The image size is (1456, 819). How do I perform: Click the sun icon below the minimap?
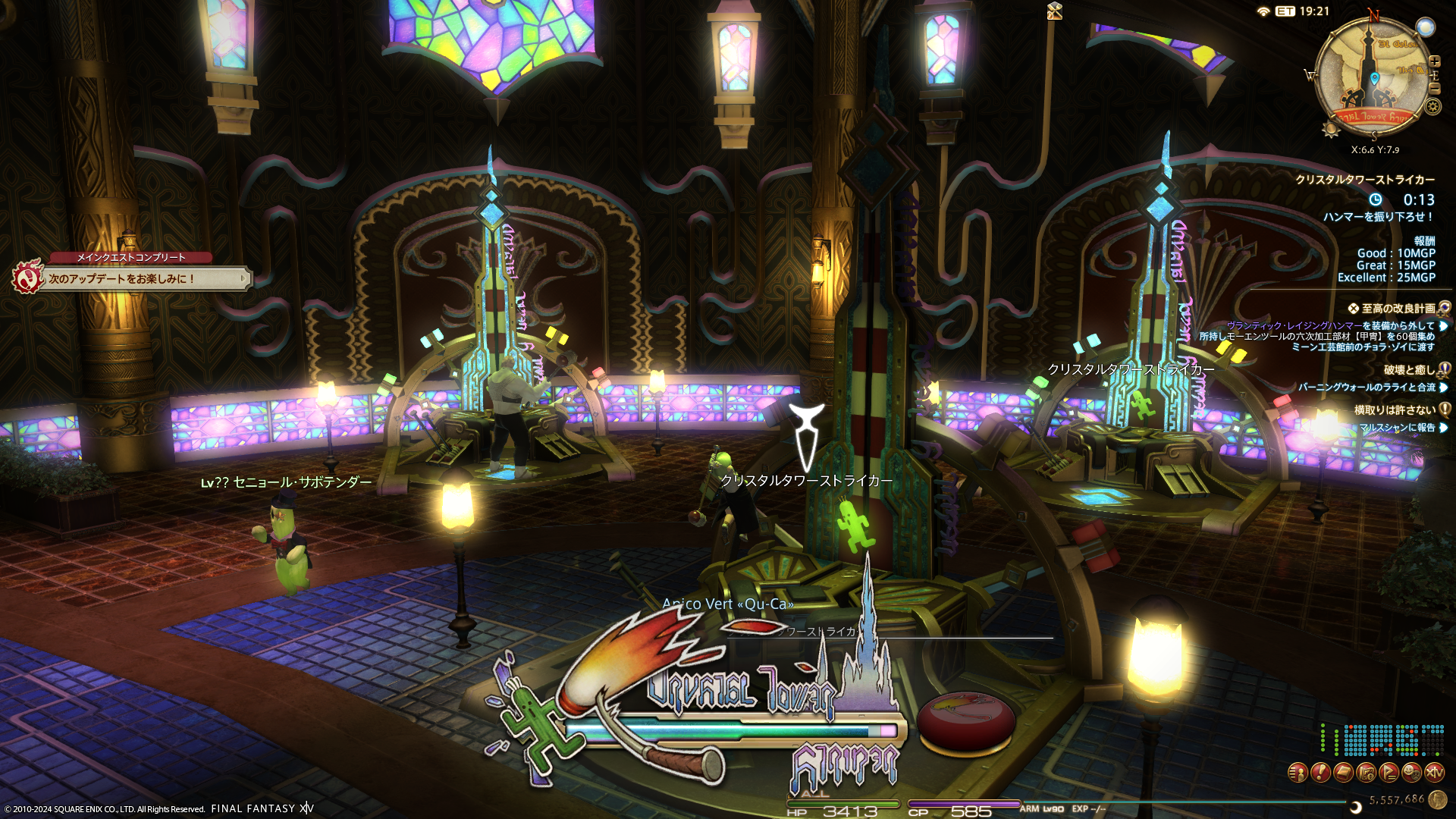point(1331,129)
